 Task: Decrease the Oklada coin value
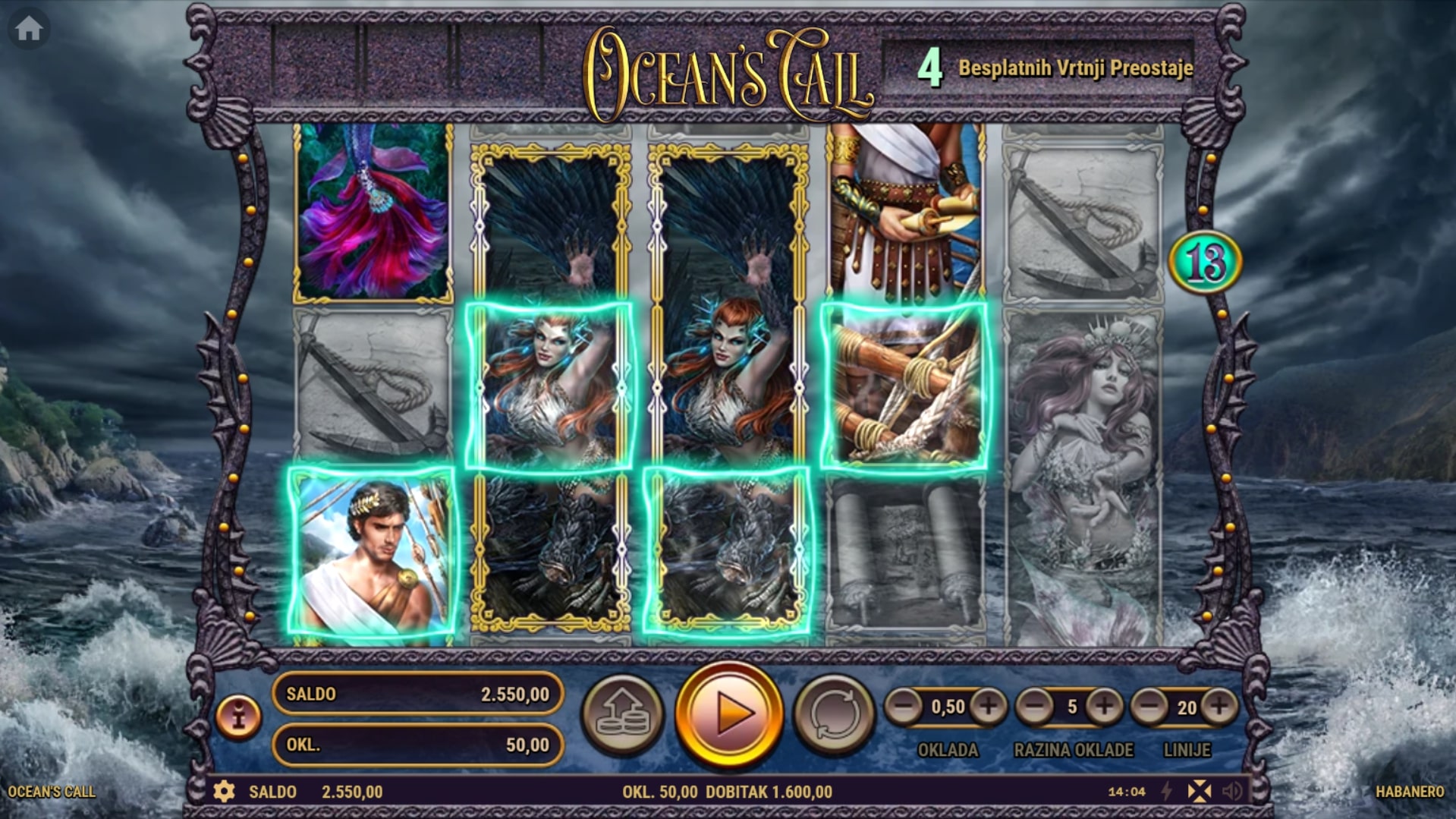click(904, 707)
